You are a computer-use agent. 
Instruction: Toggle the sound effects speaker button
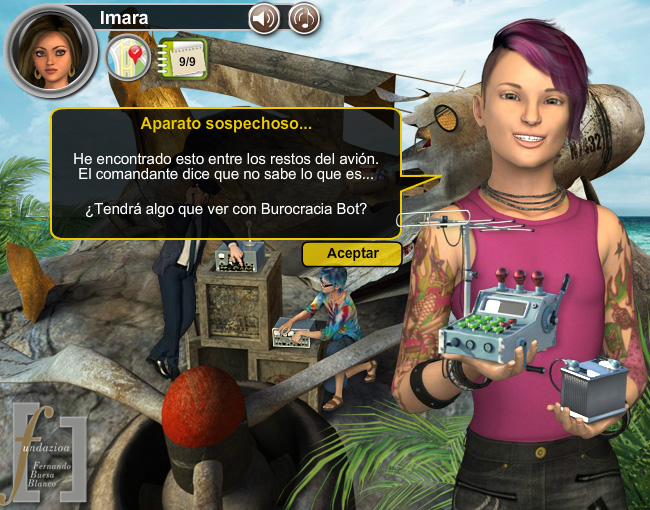click(x=264, y=18)
